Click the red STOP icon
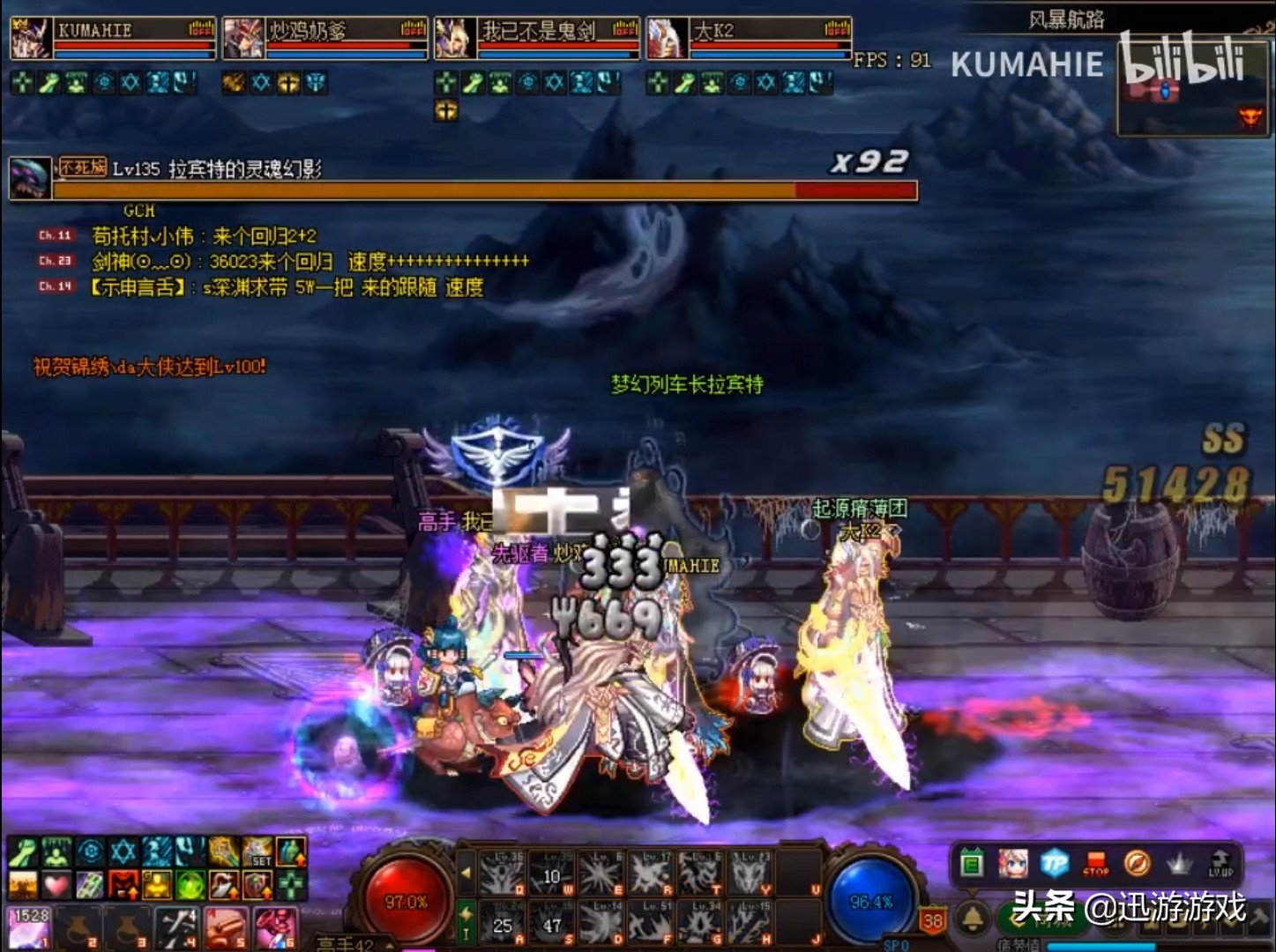 pyautogui.click(x=1096, y=864)
